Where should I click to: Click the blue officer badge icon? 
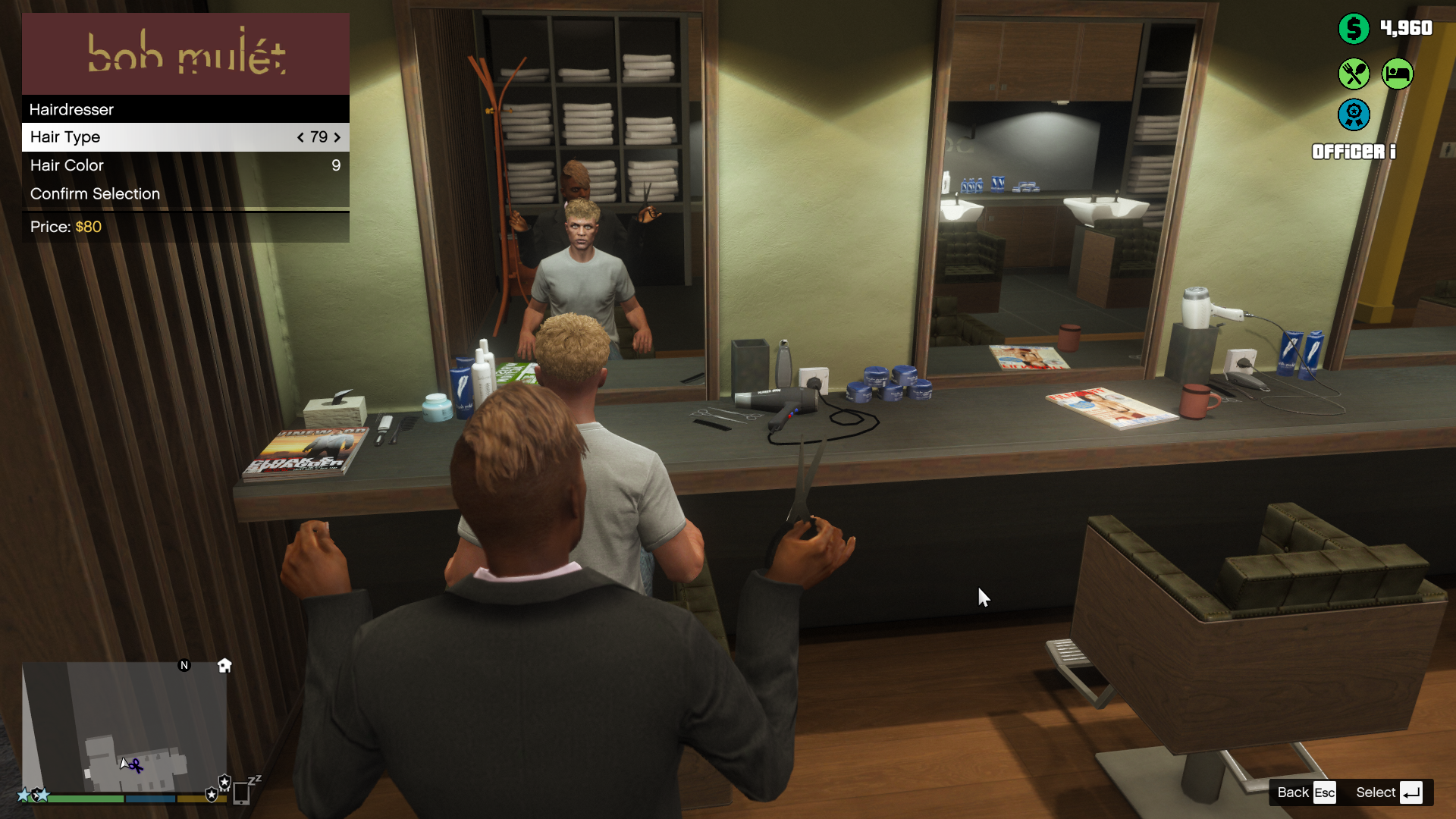coord(1354,115)
